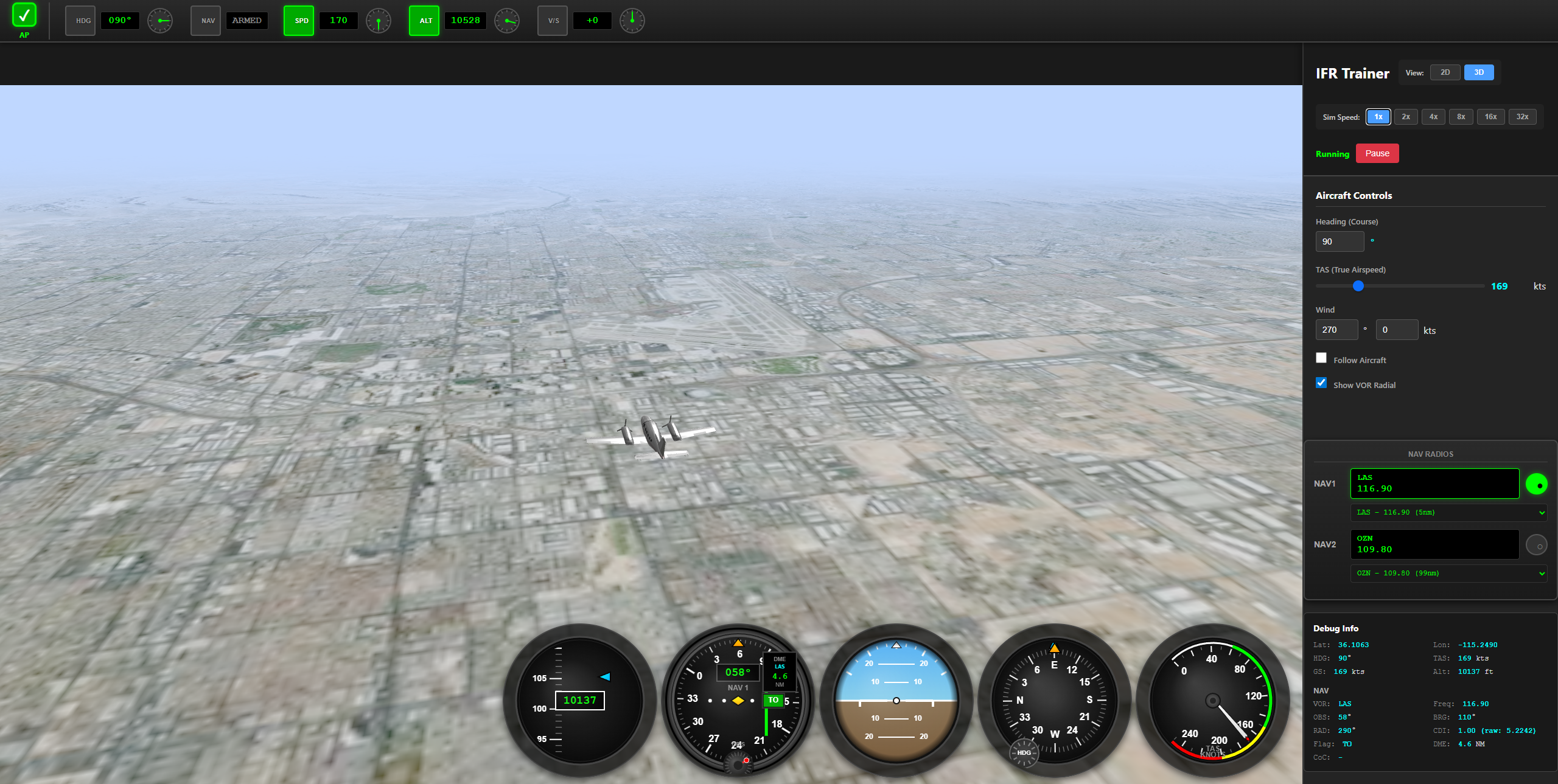Click the altitude adjust knob icon
1558x784 pixels.
click(x=507, y=20)
